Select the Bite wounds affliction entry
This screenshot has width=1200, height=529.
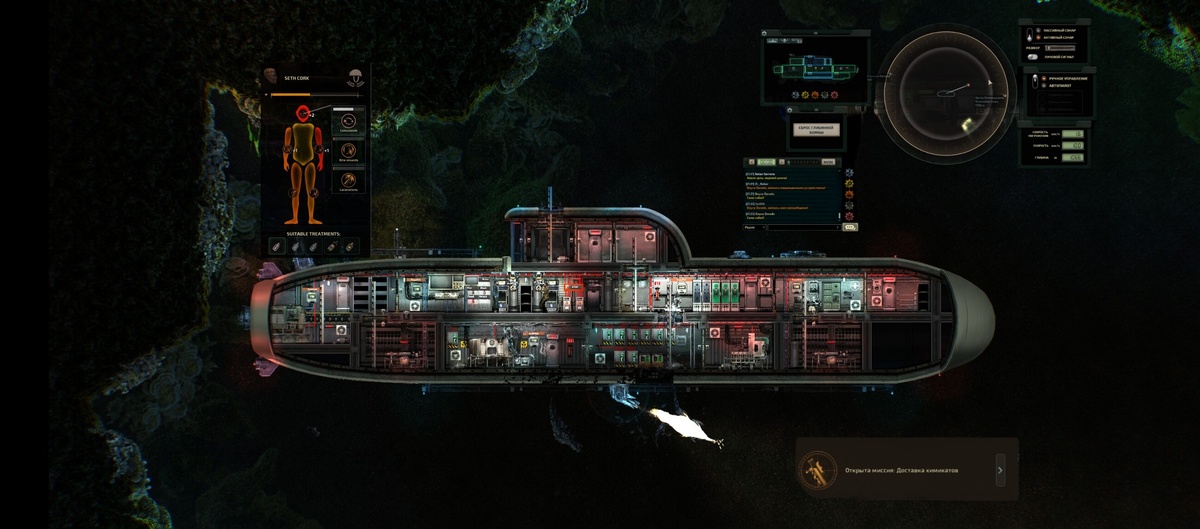(x=348, y=152)
